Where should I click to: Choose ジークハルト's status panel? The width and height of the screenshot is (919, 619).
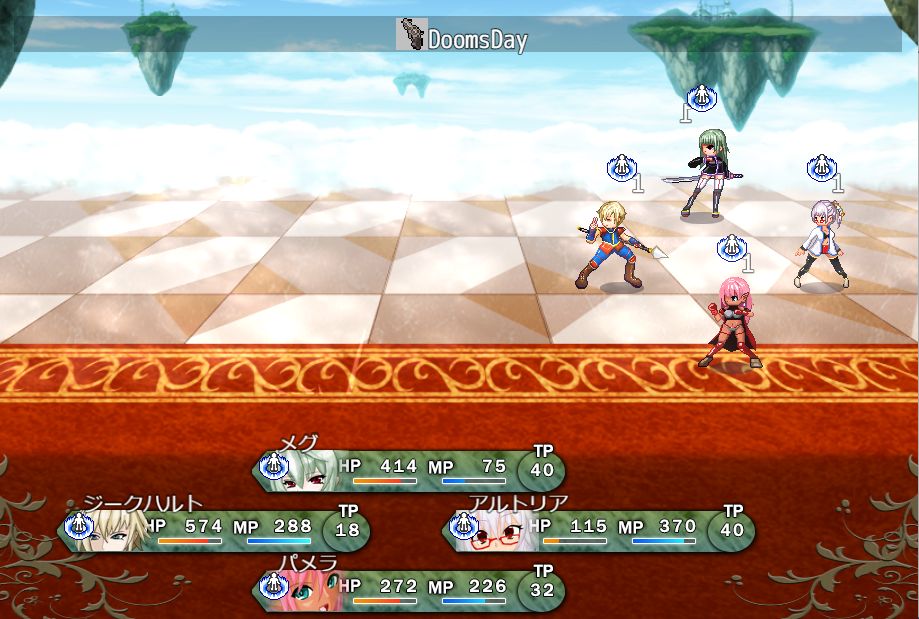coord(215,531)
